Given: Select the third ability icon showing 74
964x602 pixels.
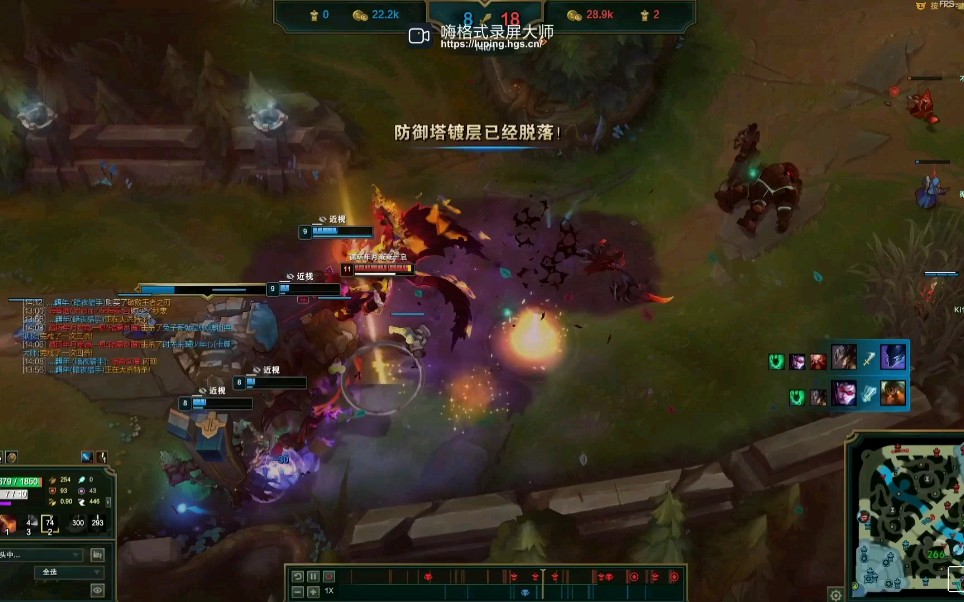Looking at the screenshot, I should click(50, 524).
